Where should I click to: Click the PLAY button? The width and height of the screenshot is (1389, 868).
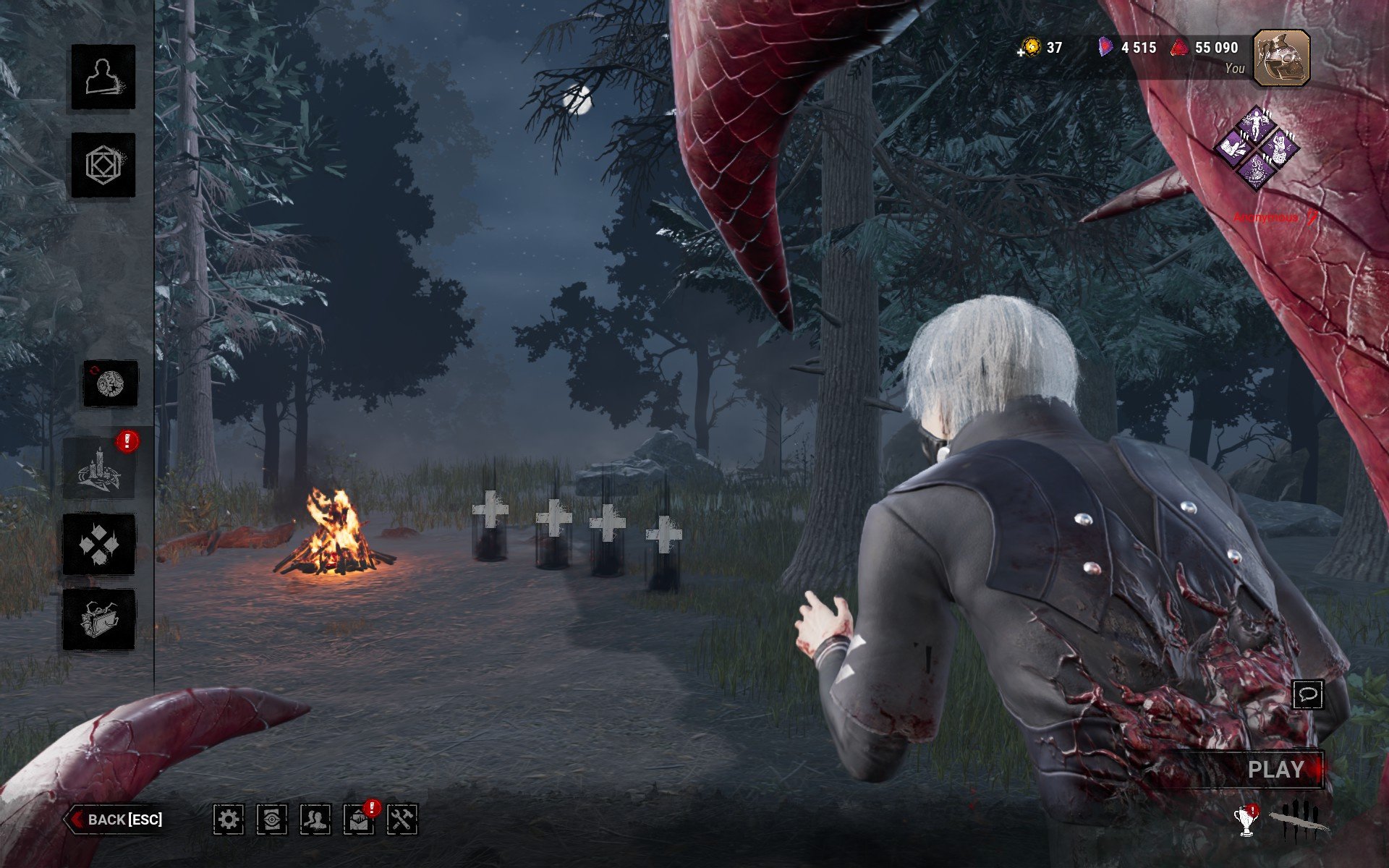(1276, 770)
